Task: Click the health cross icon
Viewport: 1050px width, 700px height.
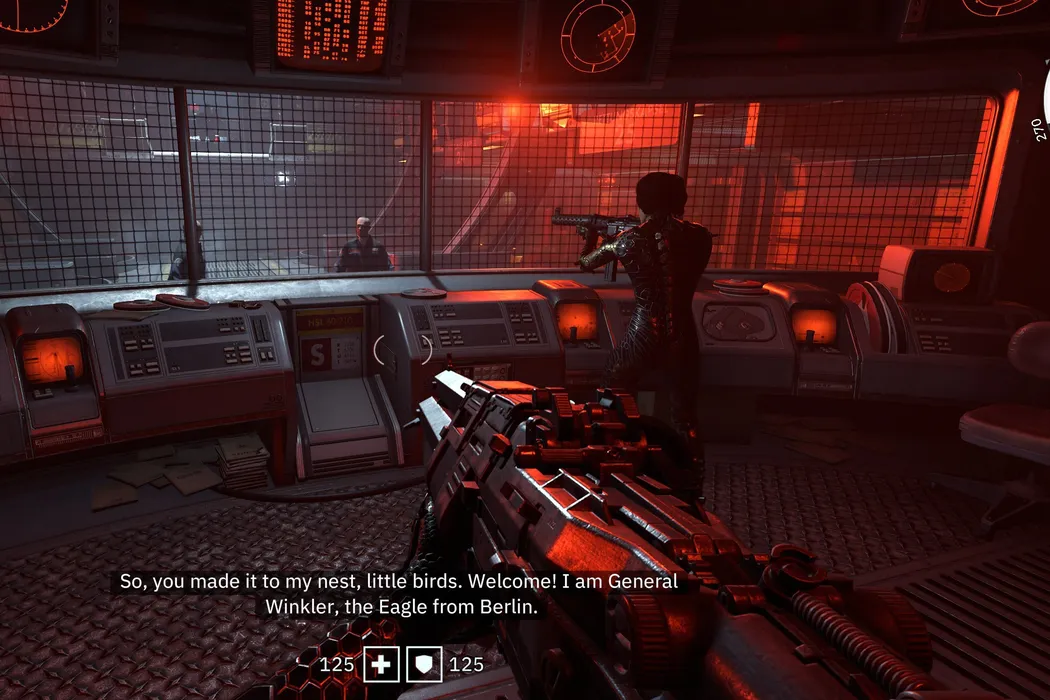Action: pos(381,664)
